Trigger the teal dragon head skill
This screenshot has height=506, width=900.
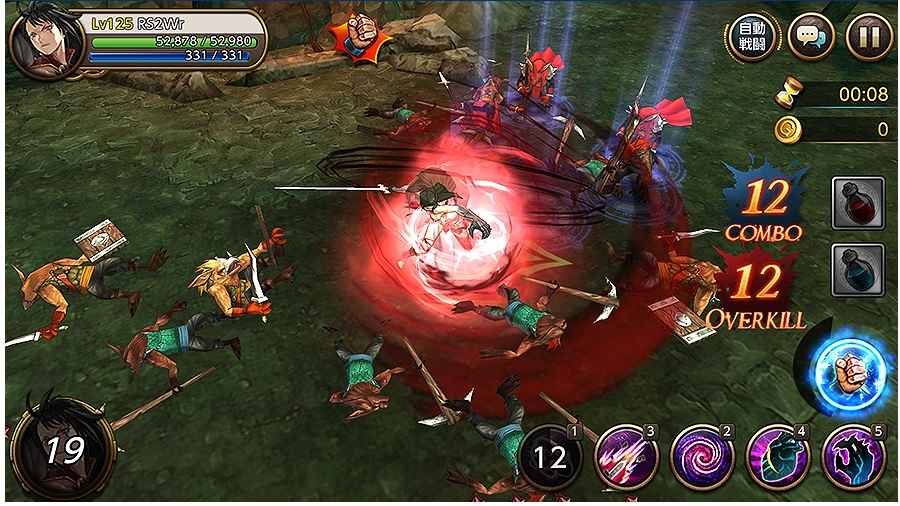click(x=777, y=458)
